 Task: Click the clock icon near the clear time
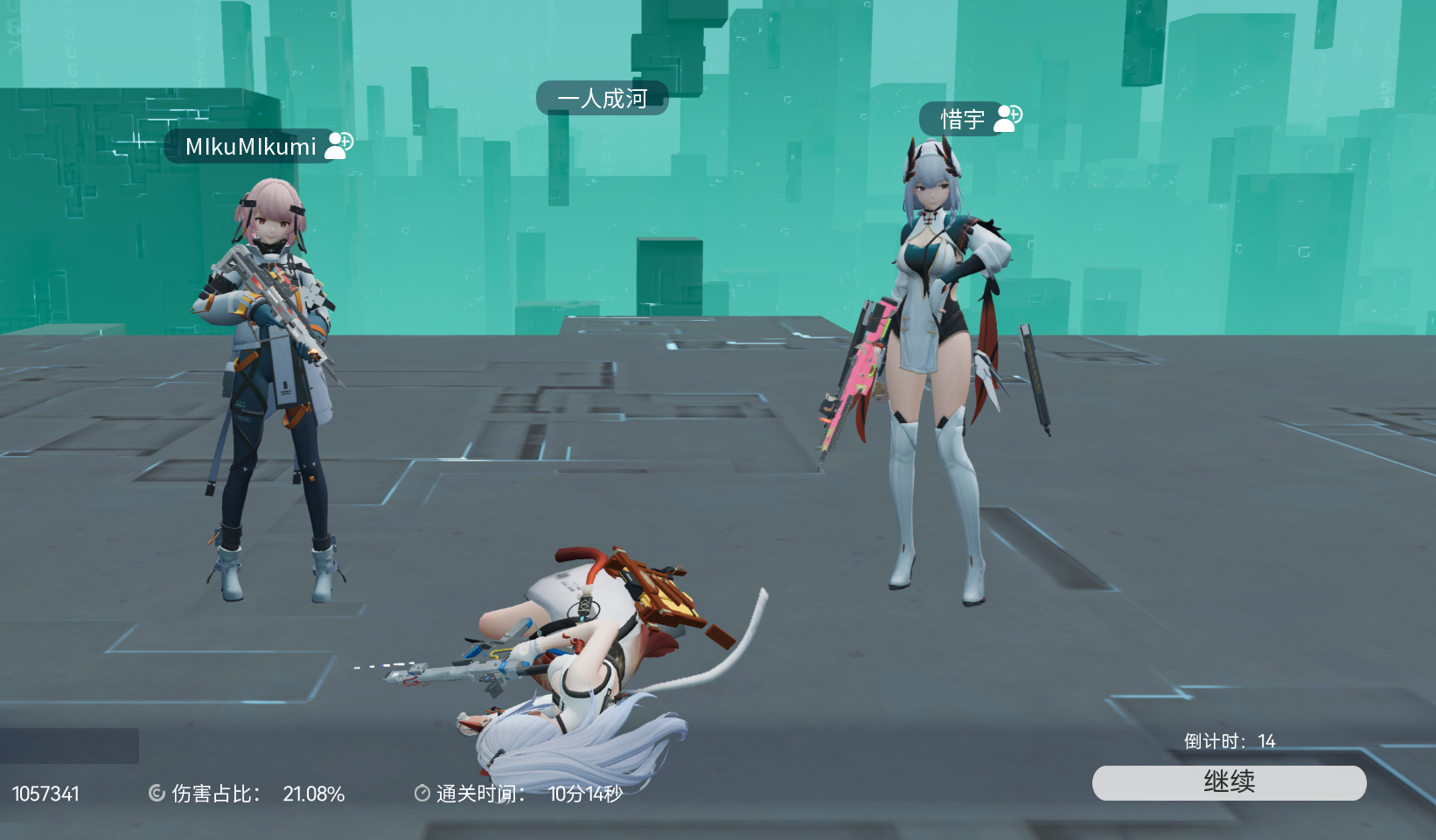click(x=422, y=795)
